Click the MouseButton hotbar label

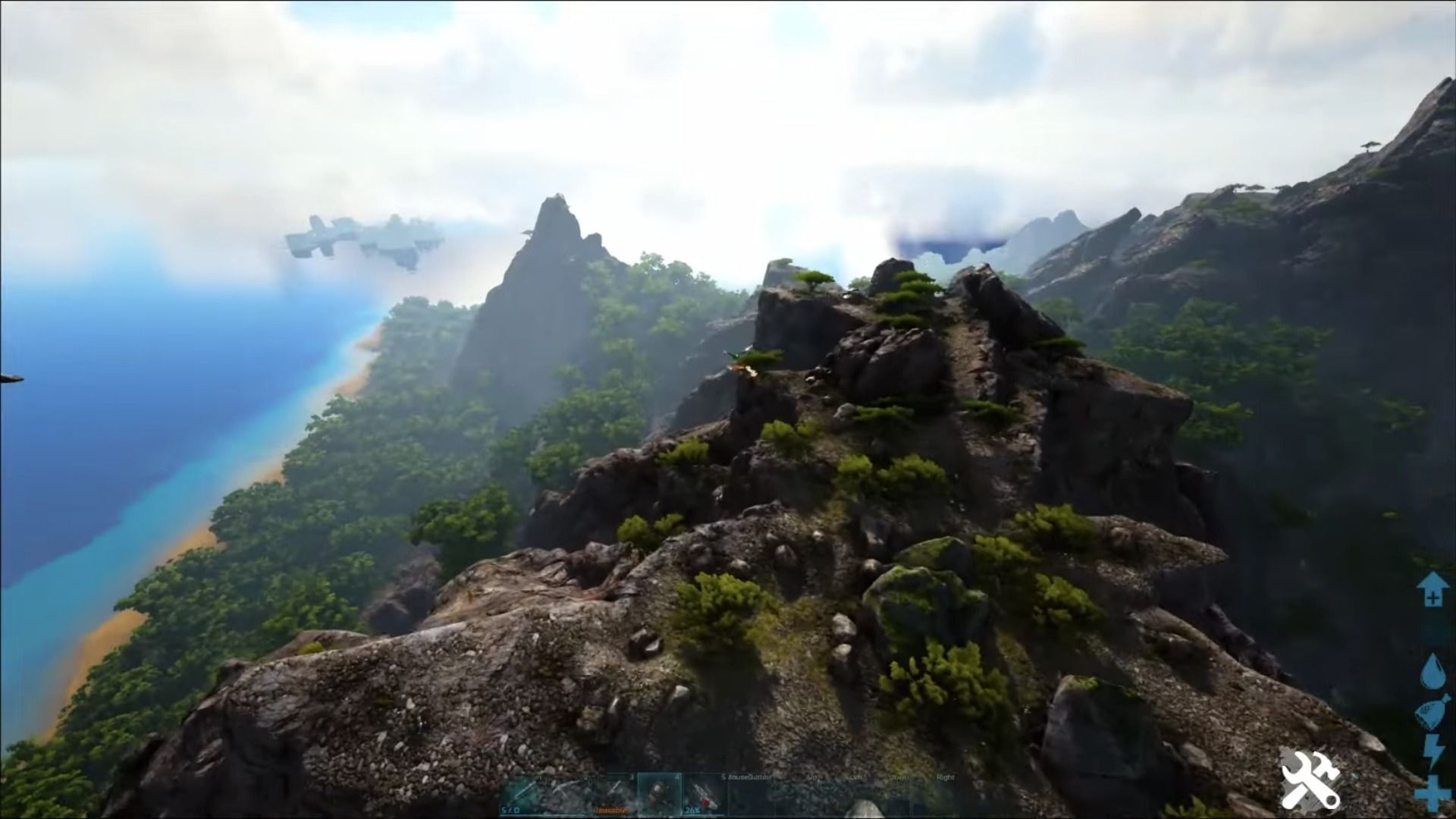tap(751, 777)
